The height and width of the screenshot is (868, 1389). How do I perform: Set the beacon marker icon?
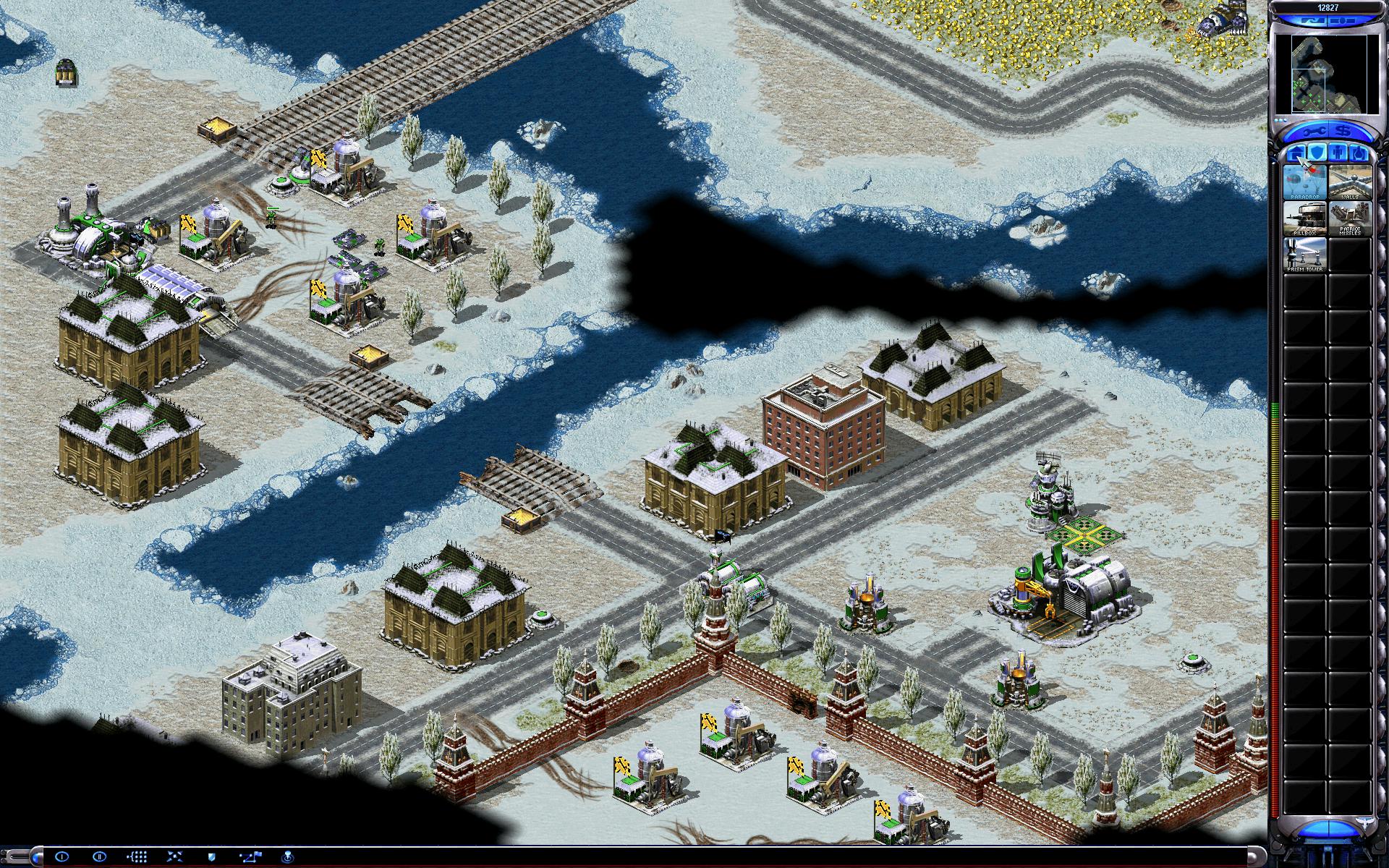click(288, 856)
